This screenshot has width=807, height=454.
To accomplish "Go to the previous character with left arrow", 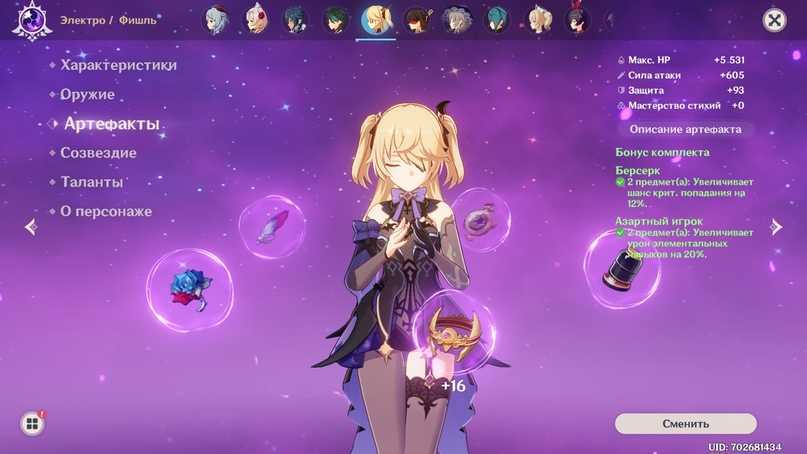I will pos(30,227).
